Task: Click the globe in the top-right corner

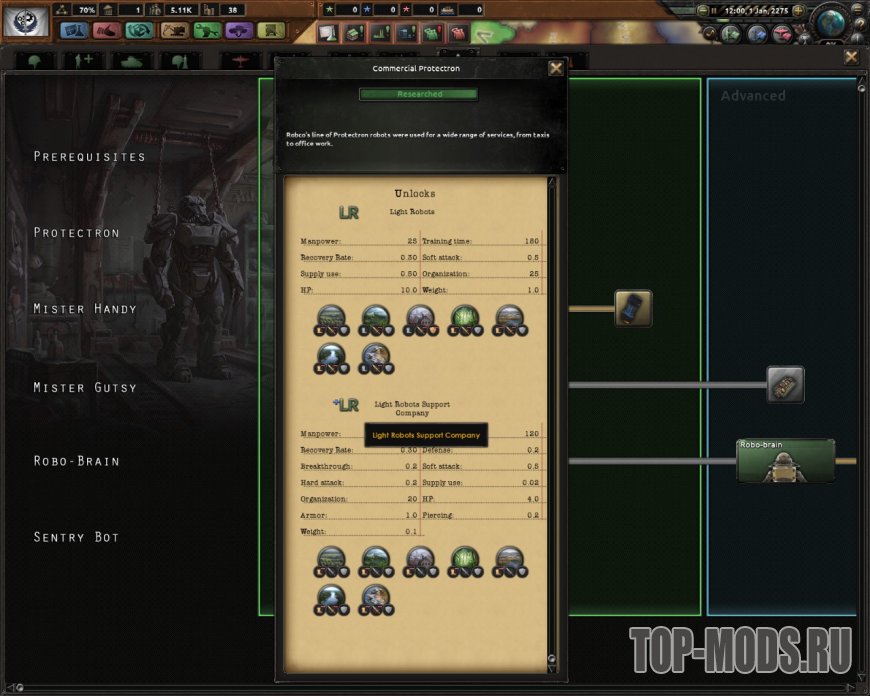Action: (830, 22)
